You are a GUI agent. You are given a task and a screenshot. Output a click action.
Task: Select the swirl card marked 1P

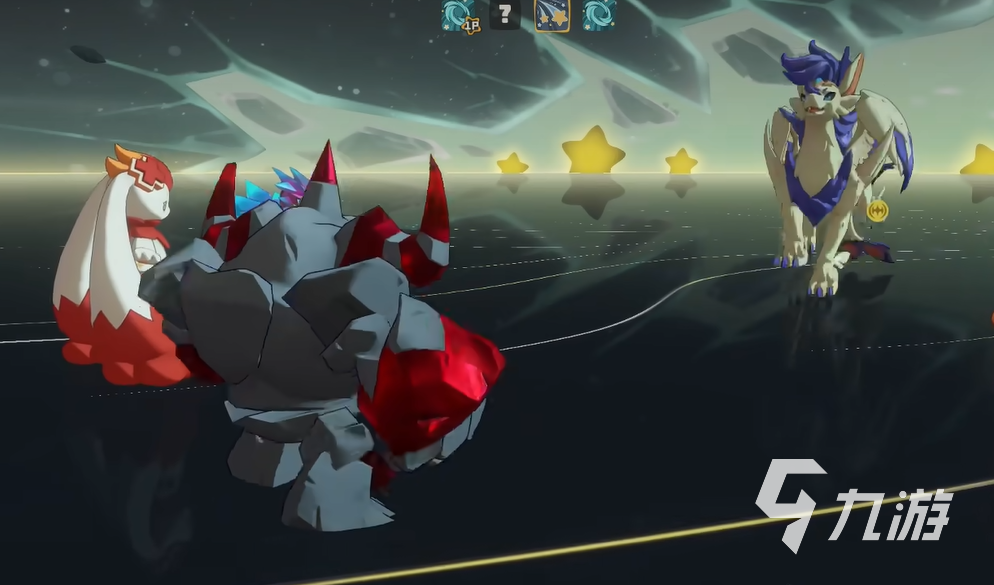click(x=458, y=15)
